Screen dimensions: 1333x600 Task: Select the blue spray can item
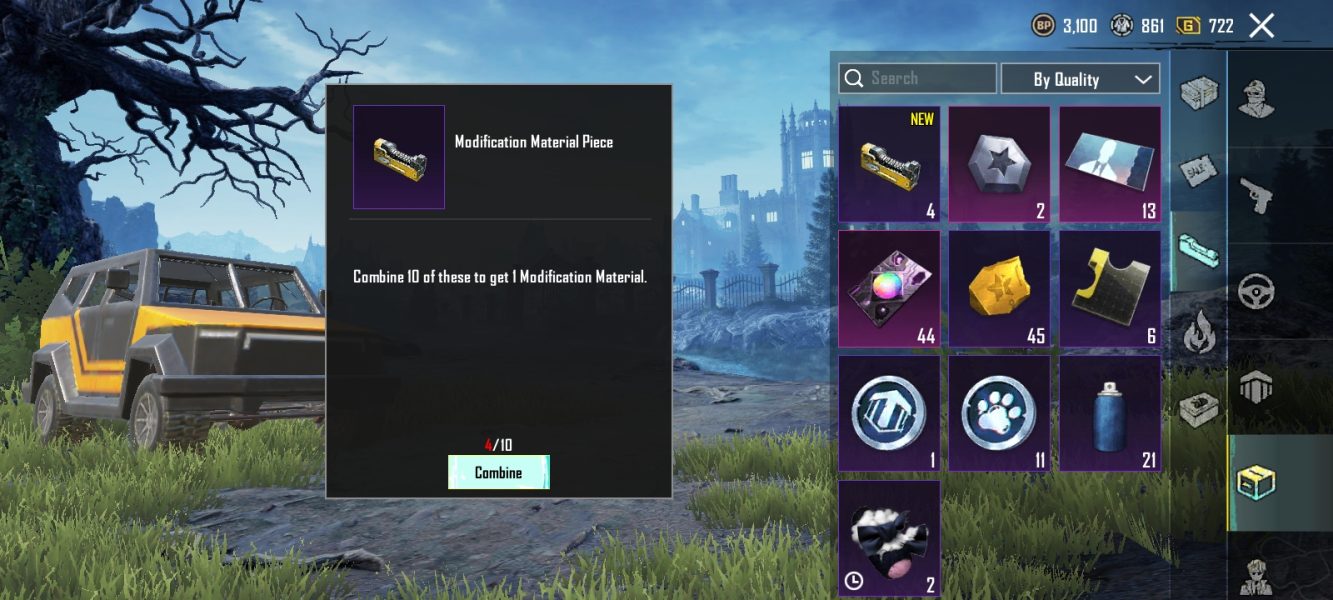(1110, 413)
